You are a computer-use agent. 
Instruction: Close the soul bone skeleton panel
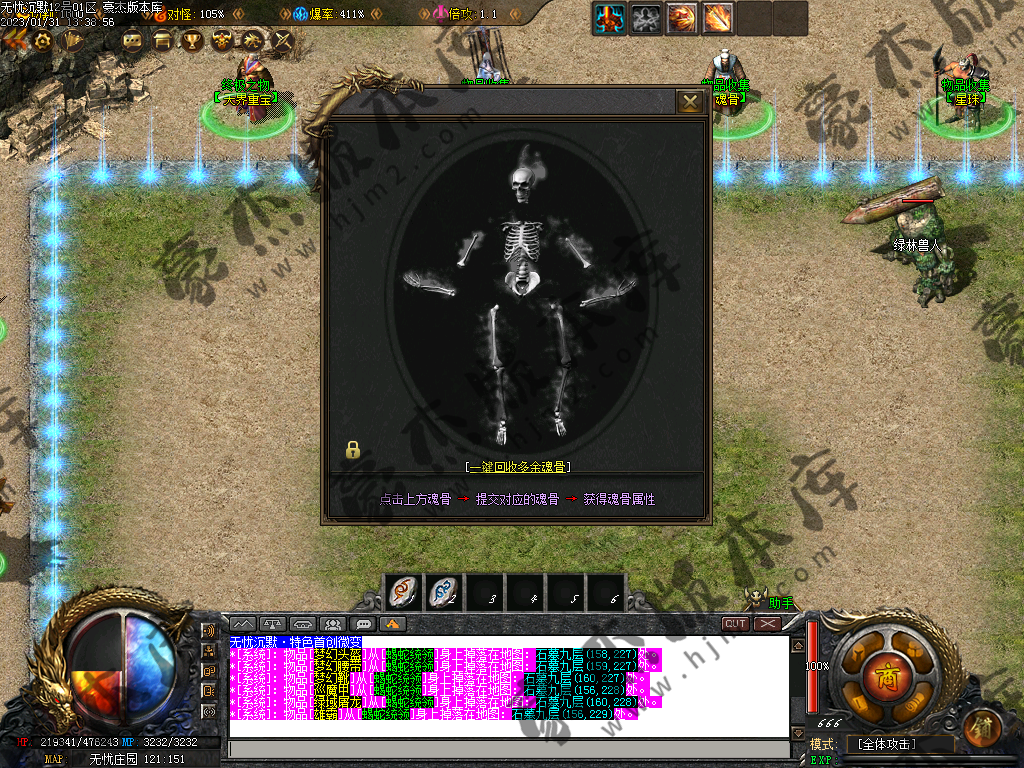pyautogui.click(x=690, y=102)
